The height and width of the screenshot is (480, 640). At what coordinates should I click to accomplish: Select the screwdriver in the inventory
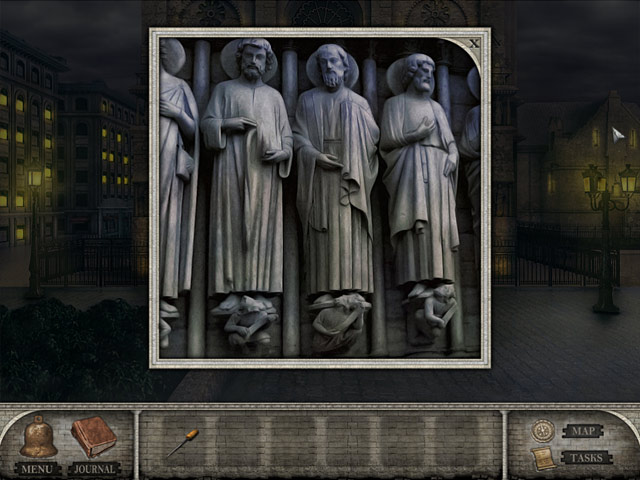click(183, 442)
